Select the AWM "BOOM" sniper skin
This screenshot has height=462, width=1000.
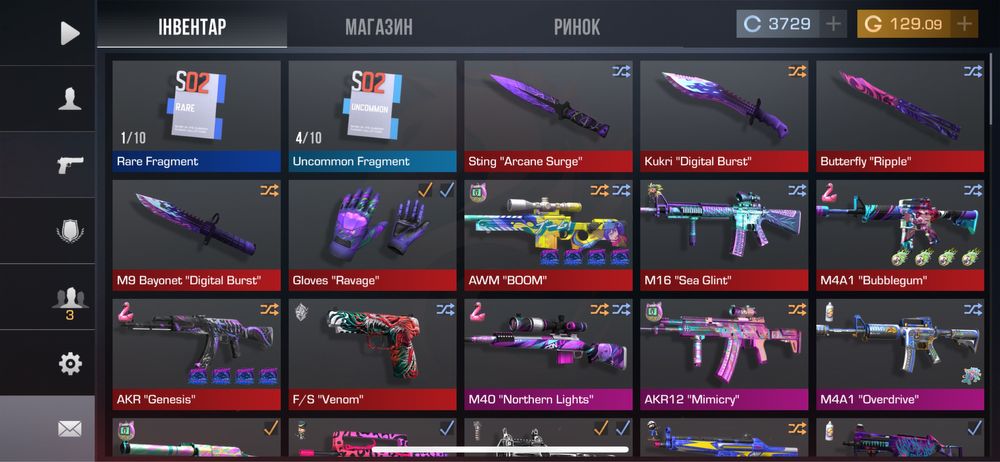point(548,234)
